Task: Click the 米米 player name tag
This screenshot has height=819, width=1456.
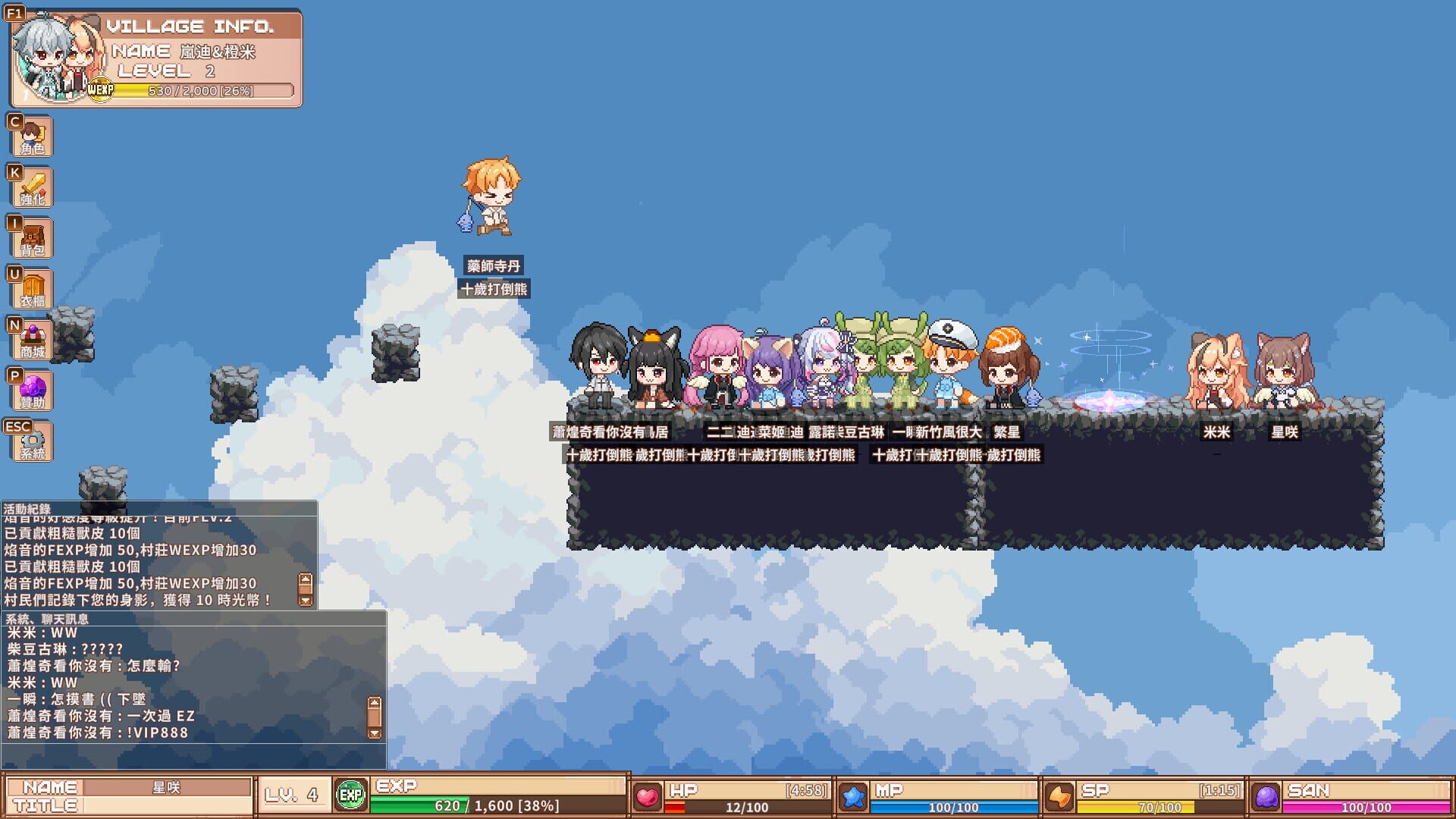Action: [x=1217, y=432]
